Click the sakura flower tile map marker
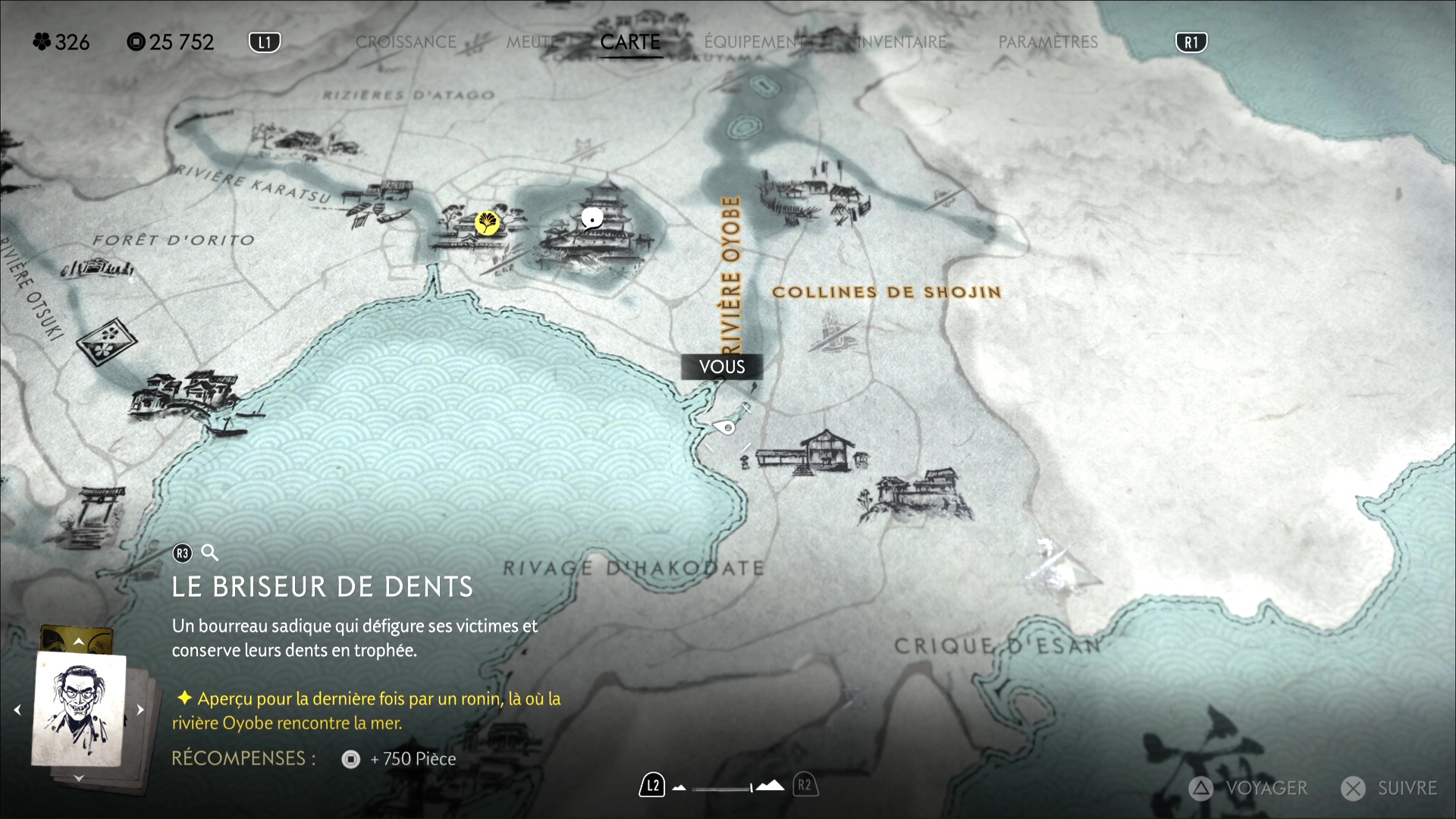 107,341
